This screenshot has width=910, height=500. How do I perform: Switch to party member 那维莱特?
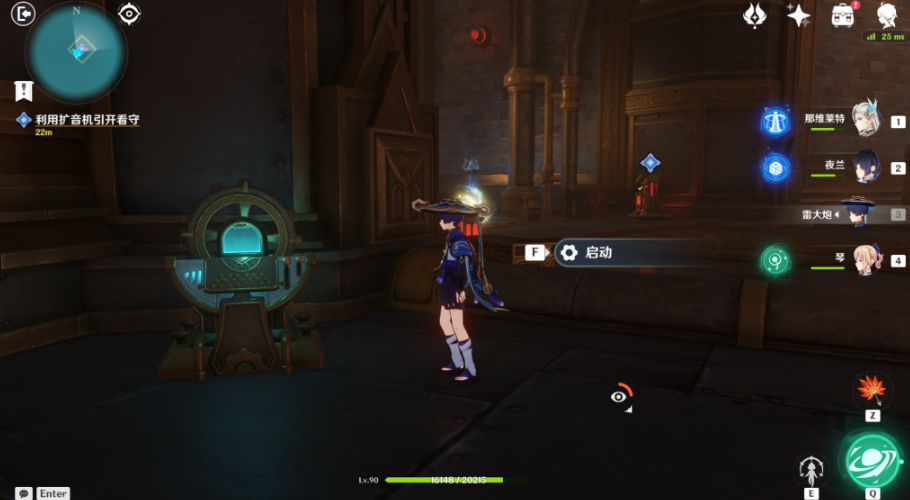(866, 120)
